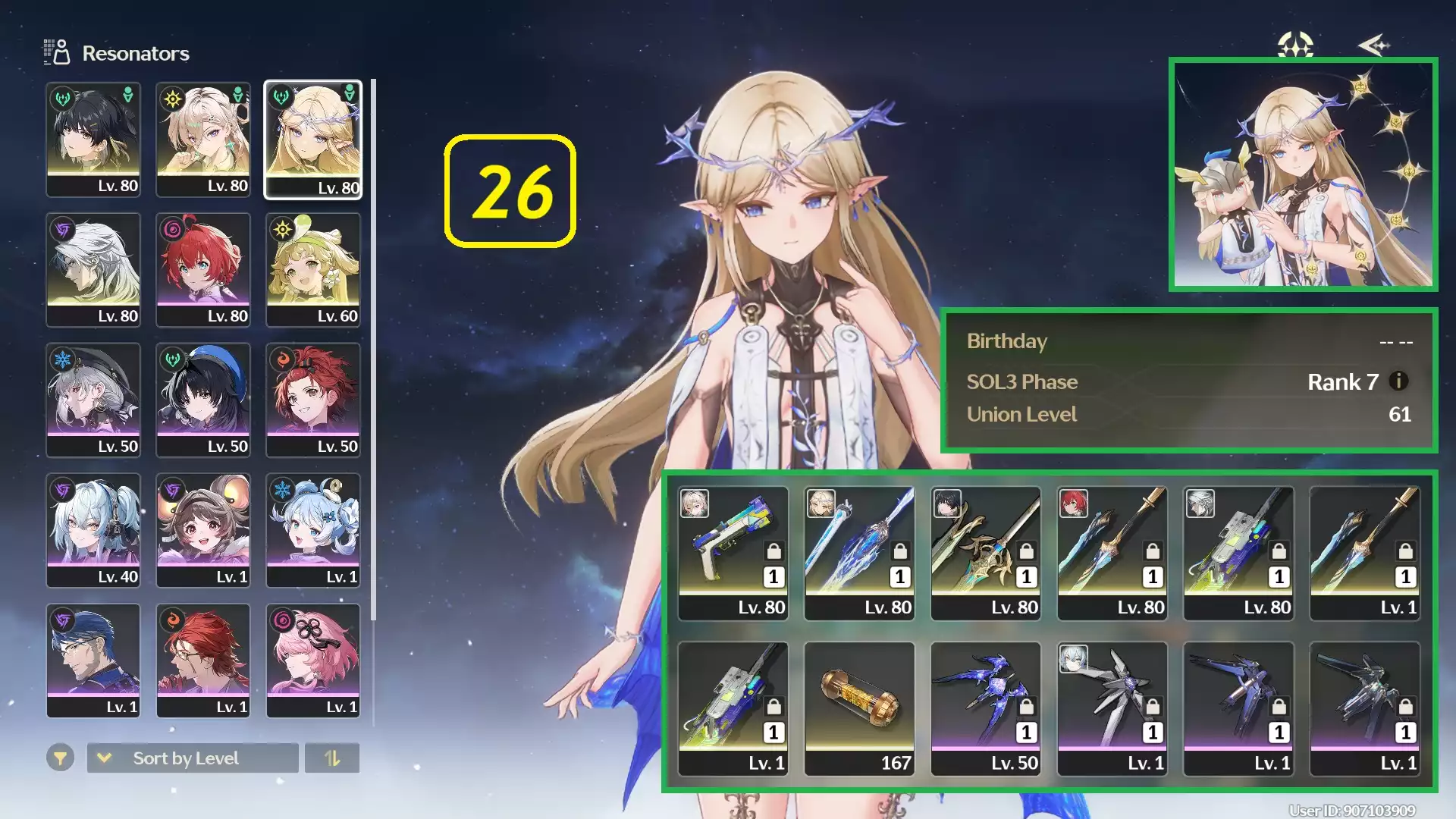1456x819 pixels.
Task: Toggle the sort order arrows button
Action: (x=332, y=758)
